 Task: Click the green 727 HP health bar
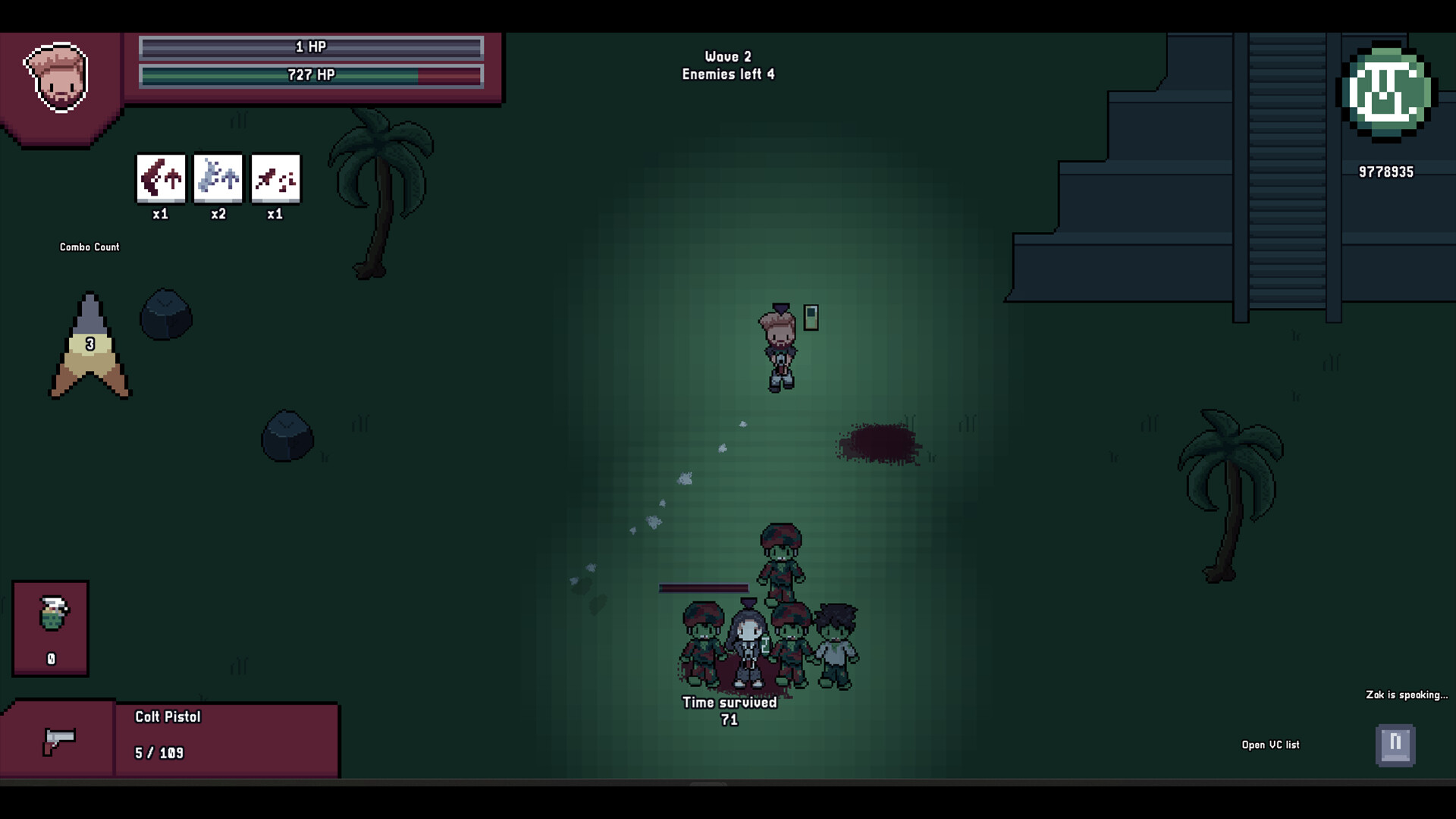click(309, 76)
